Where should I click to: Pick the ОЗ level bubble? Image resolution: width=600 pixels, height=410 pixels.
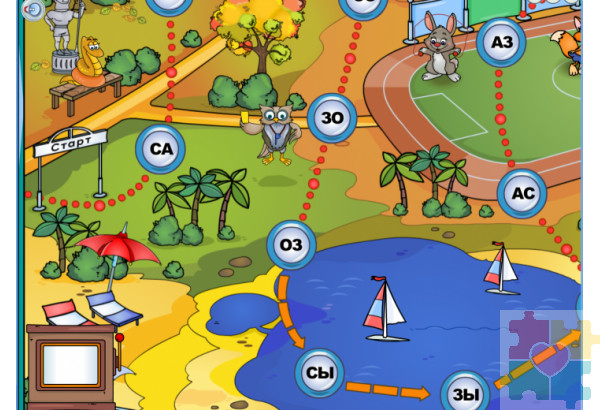click(291, 245)
